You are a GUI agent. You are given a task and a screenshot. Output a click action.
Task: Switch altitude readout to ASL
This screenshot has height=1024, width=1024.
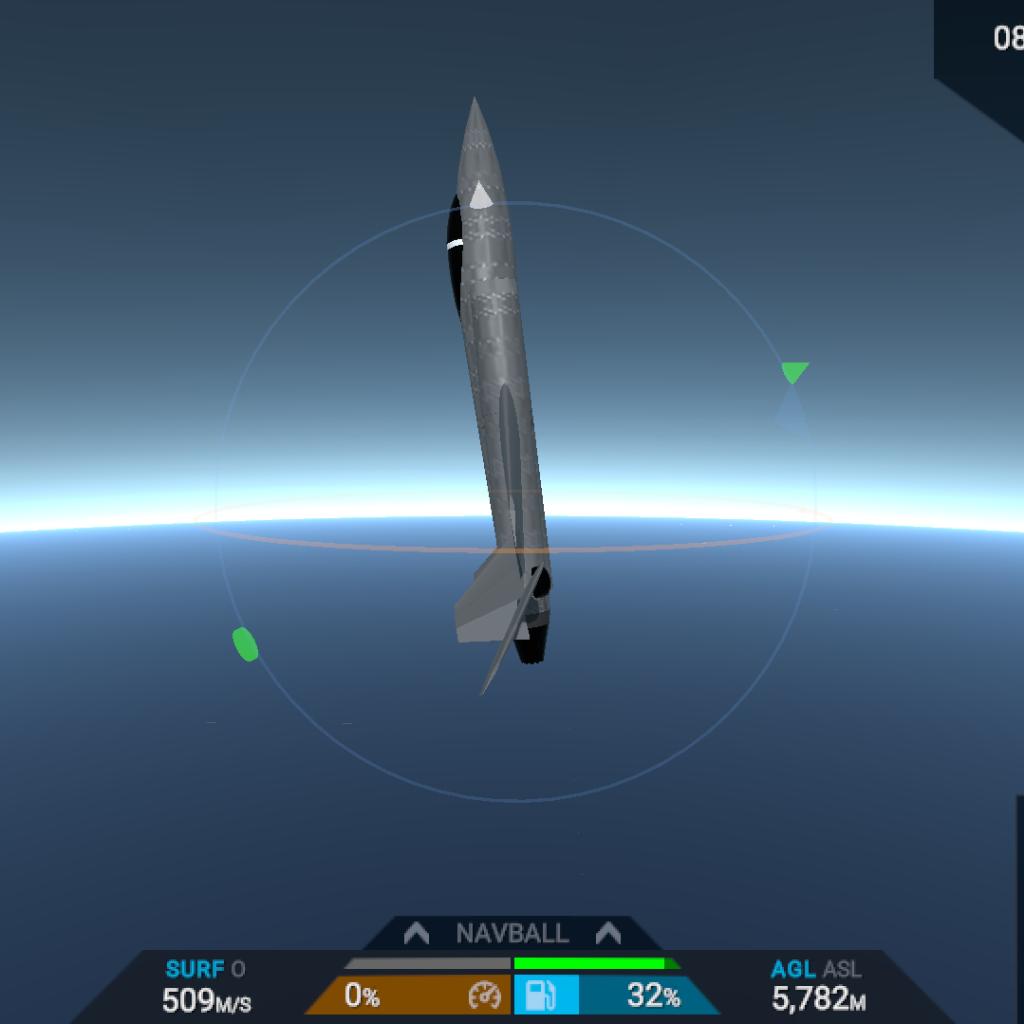pyautogui.click(x=842, y=969)
